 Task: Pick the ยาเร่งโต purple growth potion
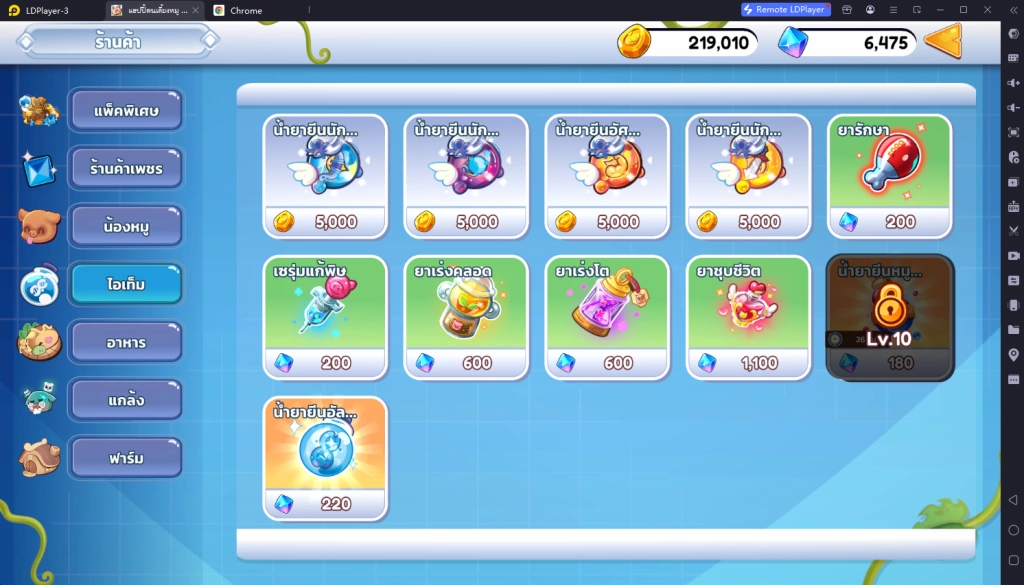coord(607,317)
